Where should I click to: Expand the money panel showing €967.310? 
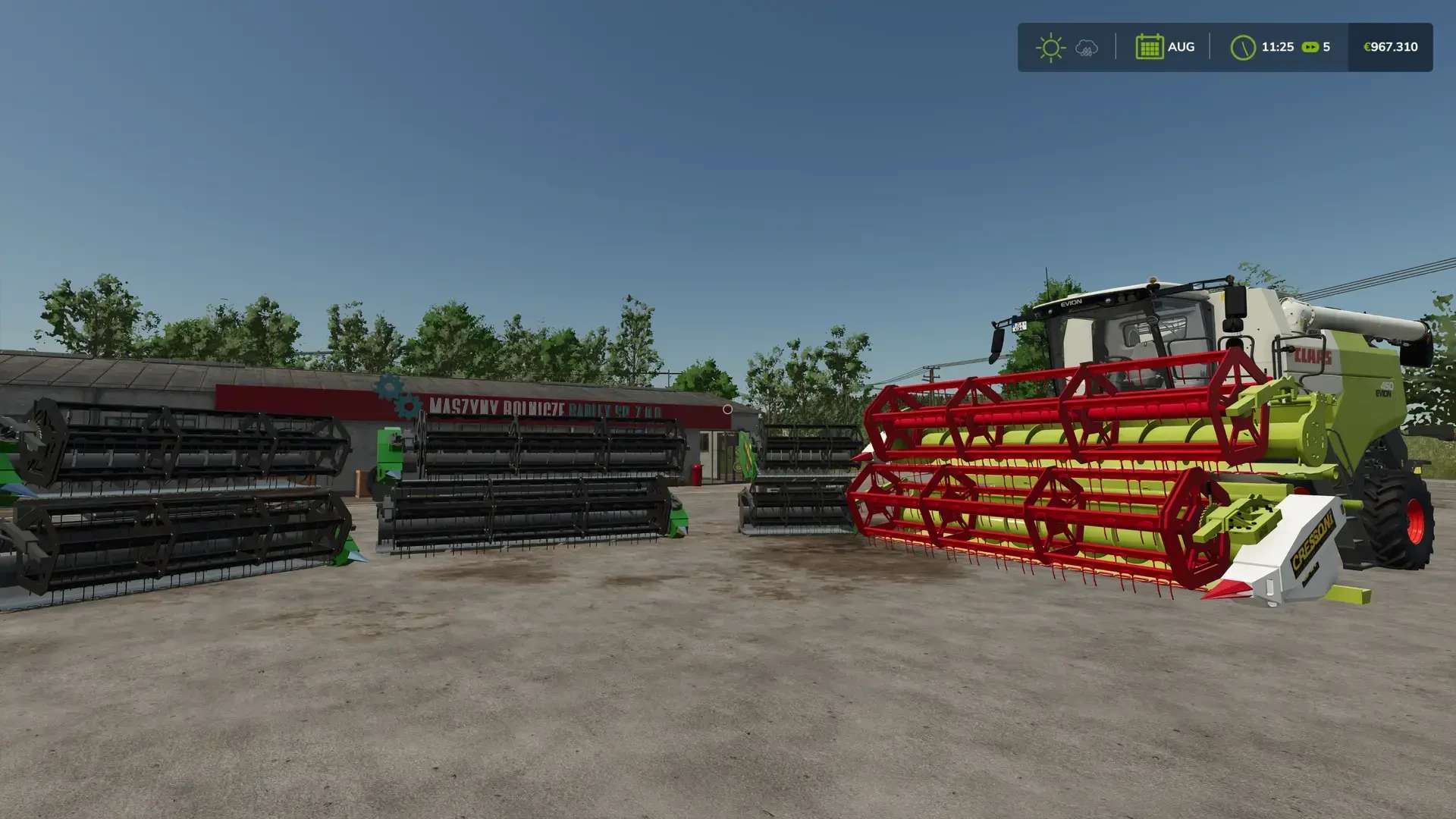[x=1390, y=47]
